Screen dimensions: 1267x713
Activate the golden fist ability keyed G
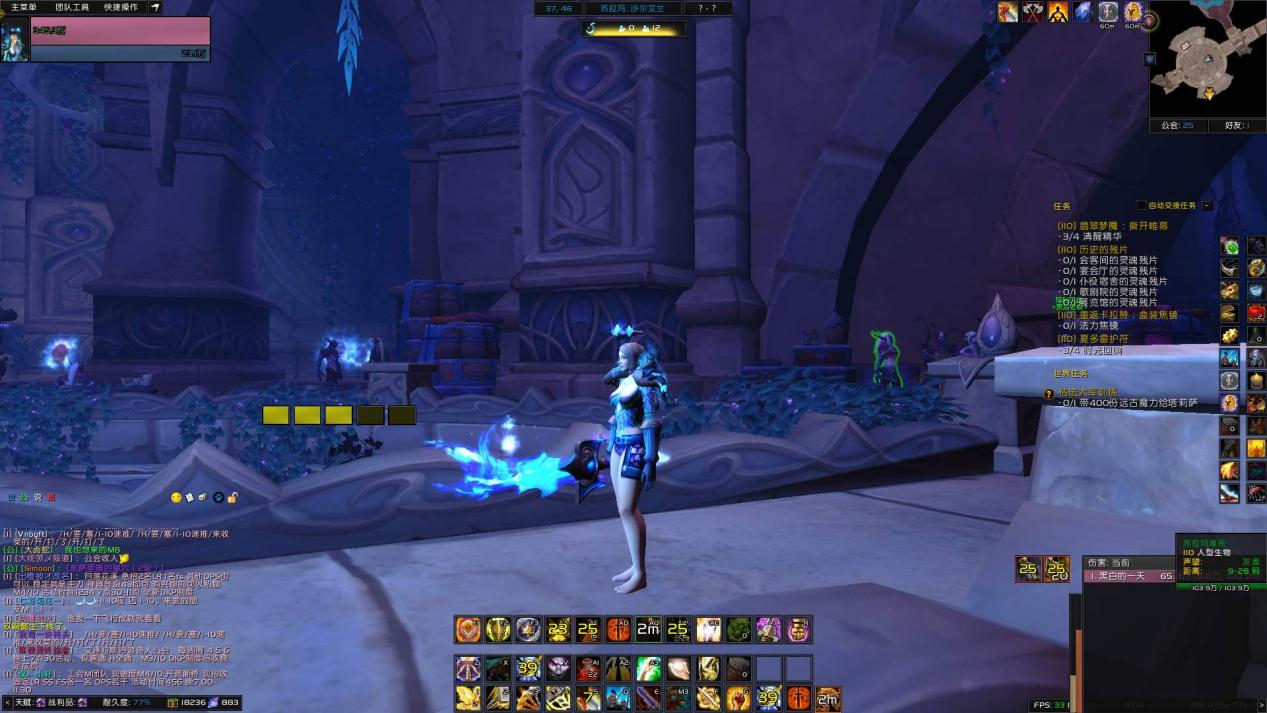click(738, 698)
